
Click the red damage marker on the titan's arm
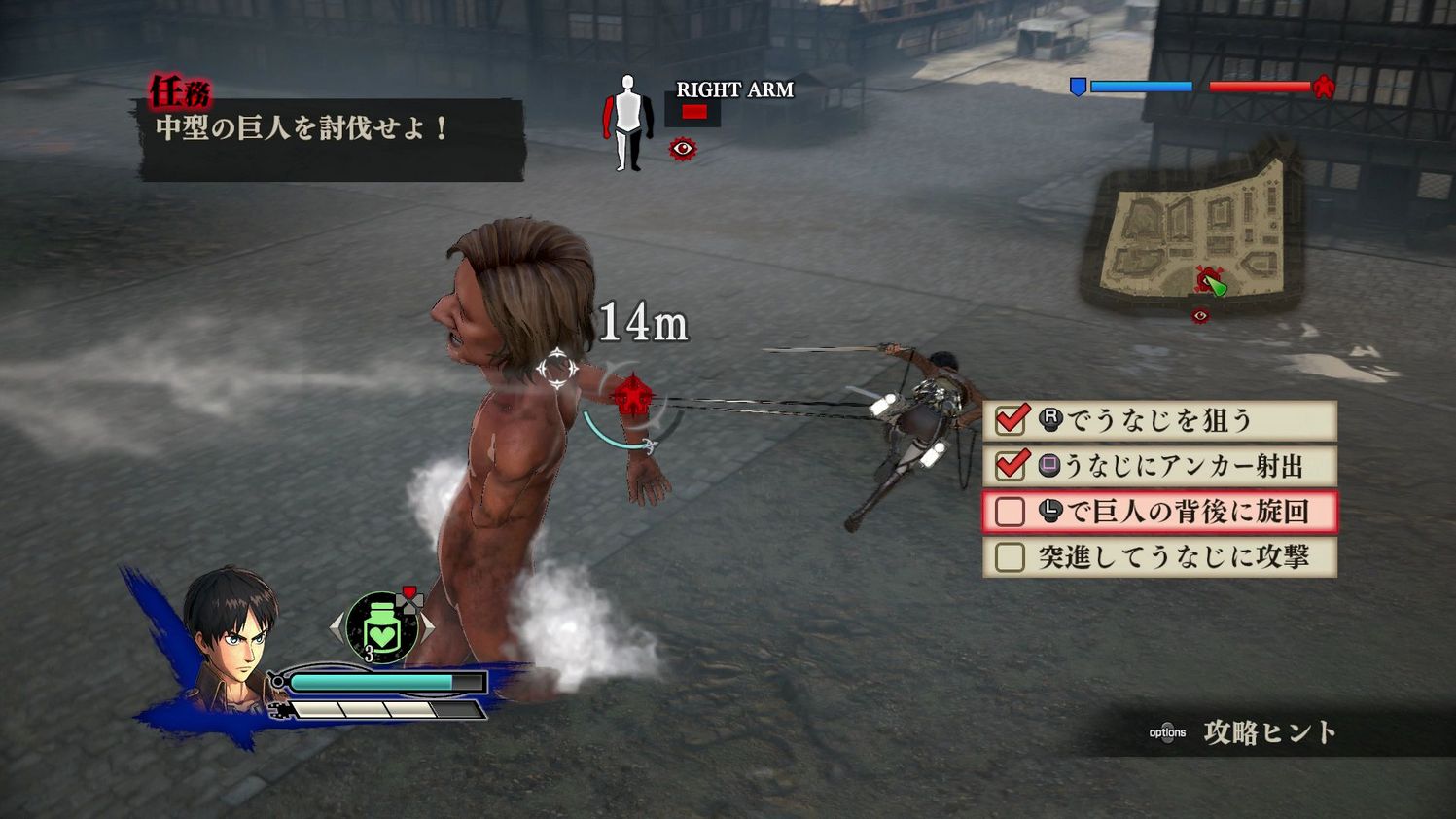tap(632, 397)
